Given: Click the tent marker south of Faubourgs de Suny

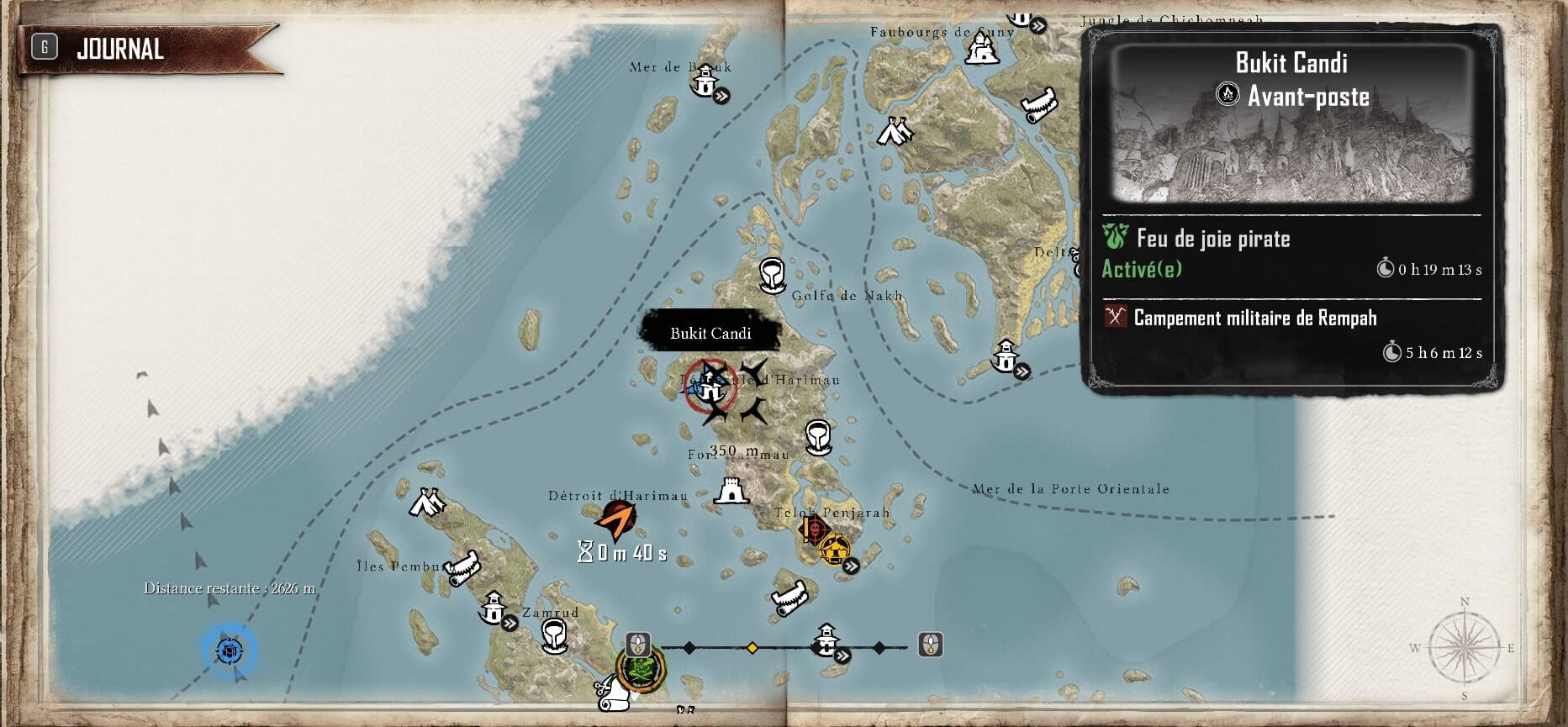Looking at the screenshot, I should [895, 131].
